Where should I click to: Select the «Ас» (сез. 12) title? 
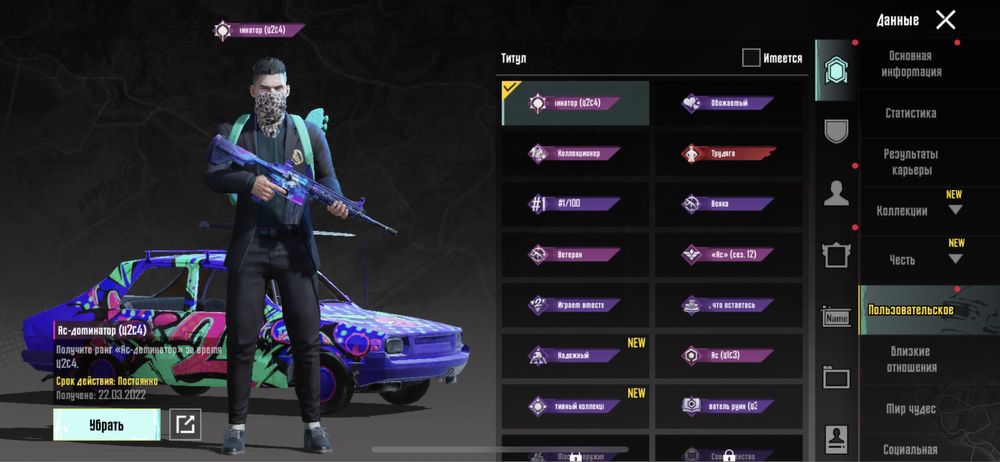[x=728, y=256]
